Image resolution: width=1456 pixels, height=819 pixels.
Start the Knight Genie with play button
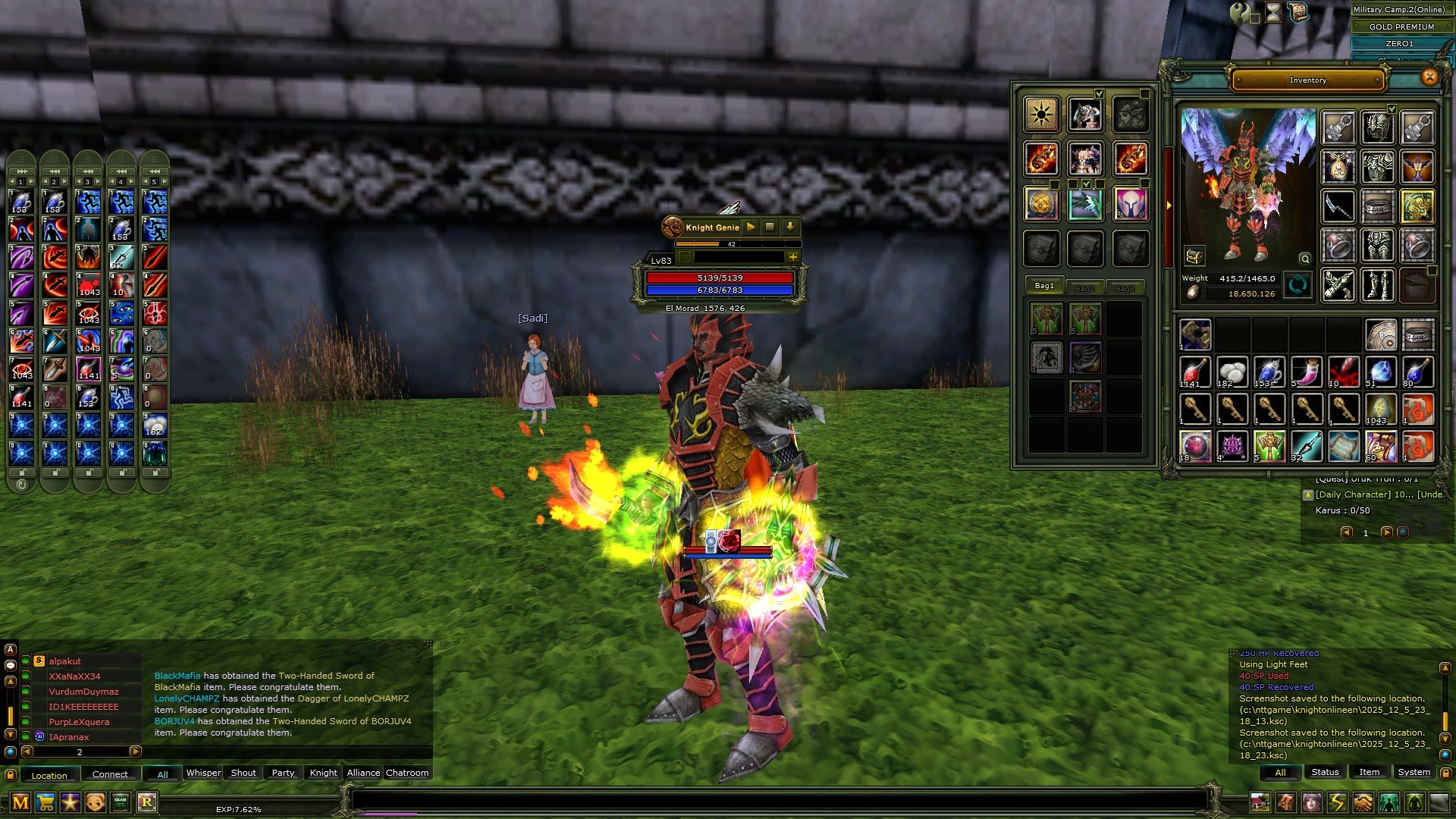(x=751, y=227)
